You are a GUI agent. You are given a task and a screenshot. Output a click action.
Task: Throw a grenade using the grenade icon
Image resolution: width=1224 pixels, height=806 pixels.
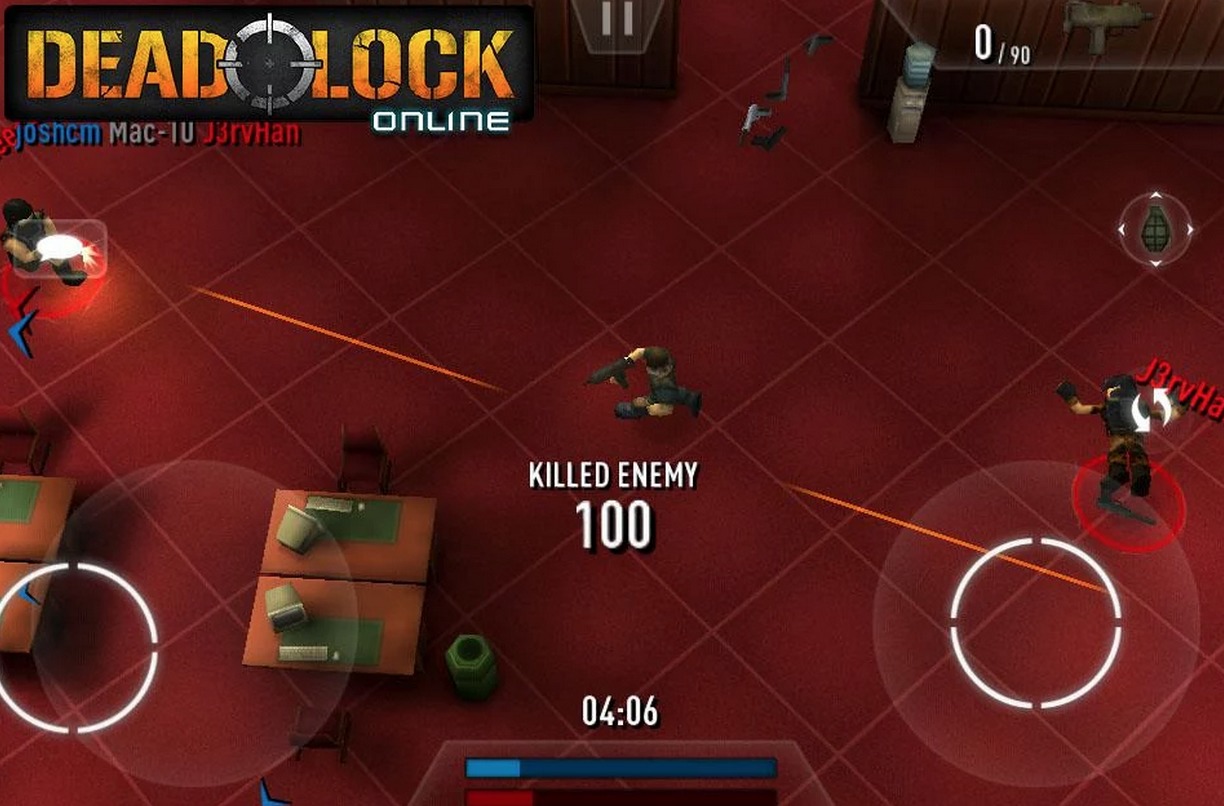tap(1155, 229)
